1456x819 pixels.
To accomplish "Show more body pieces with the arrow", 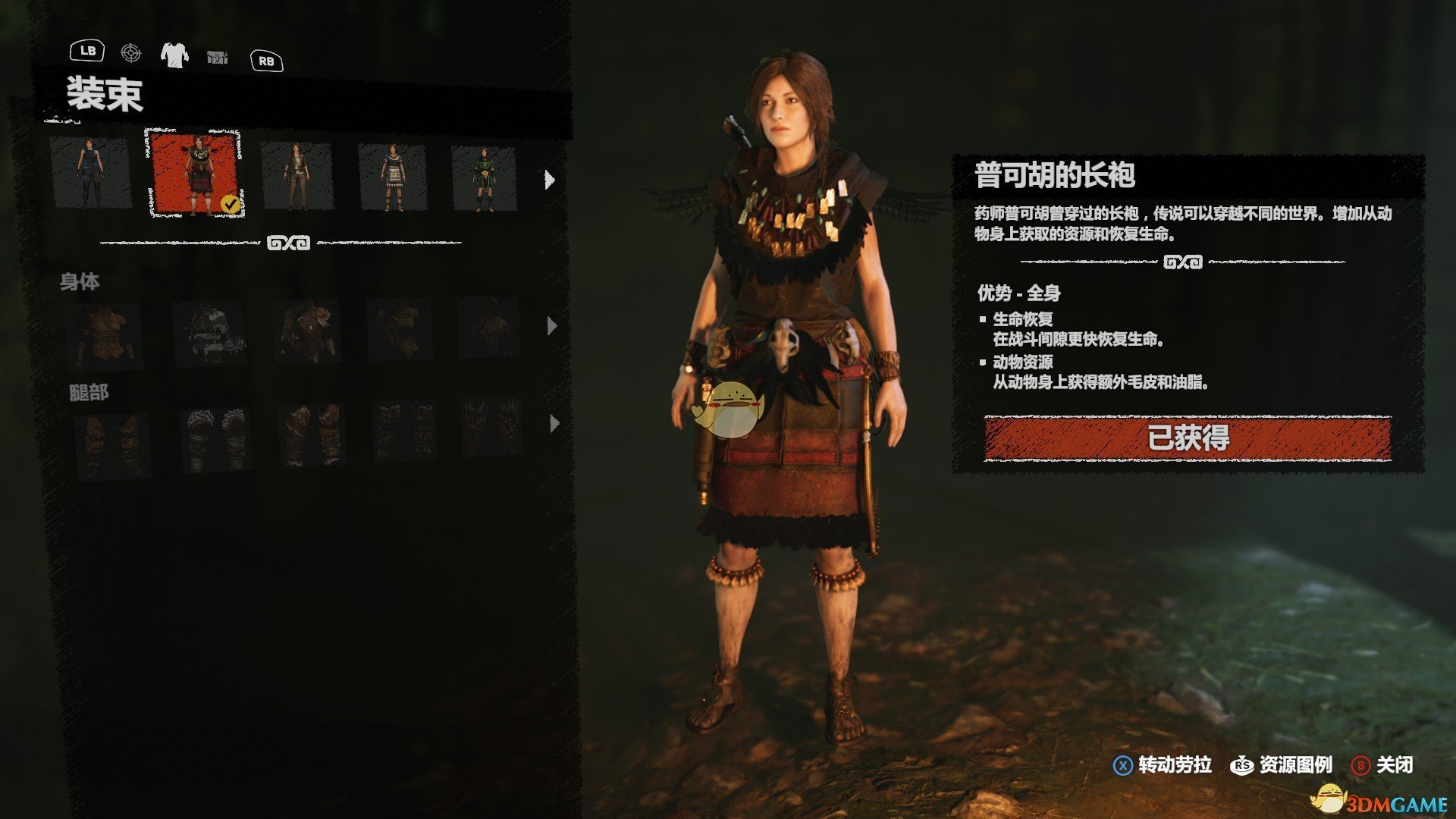I will tap(552, 326).
